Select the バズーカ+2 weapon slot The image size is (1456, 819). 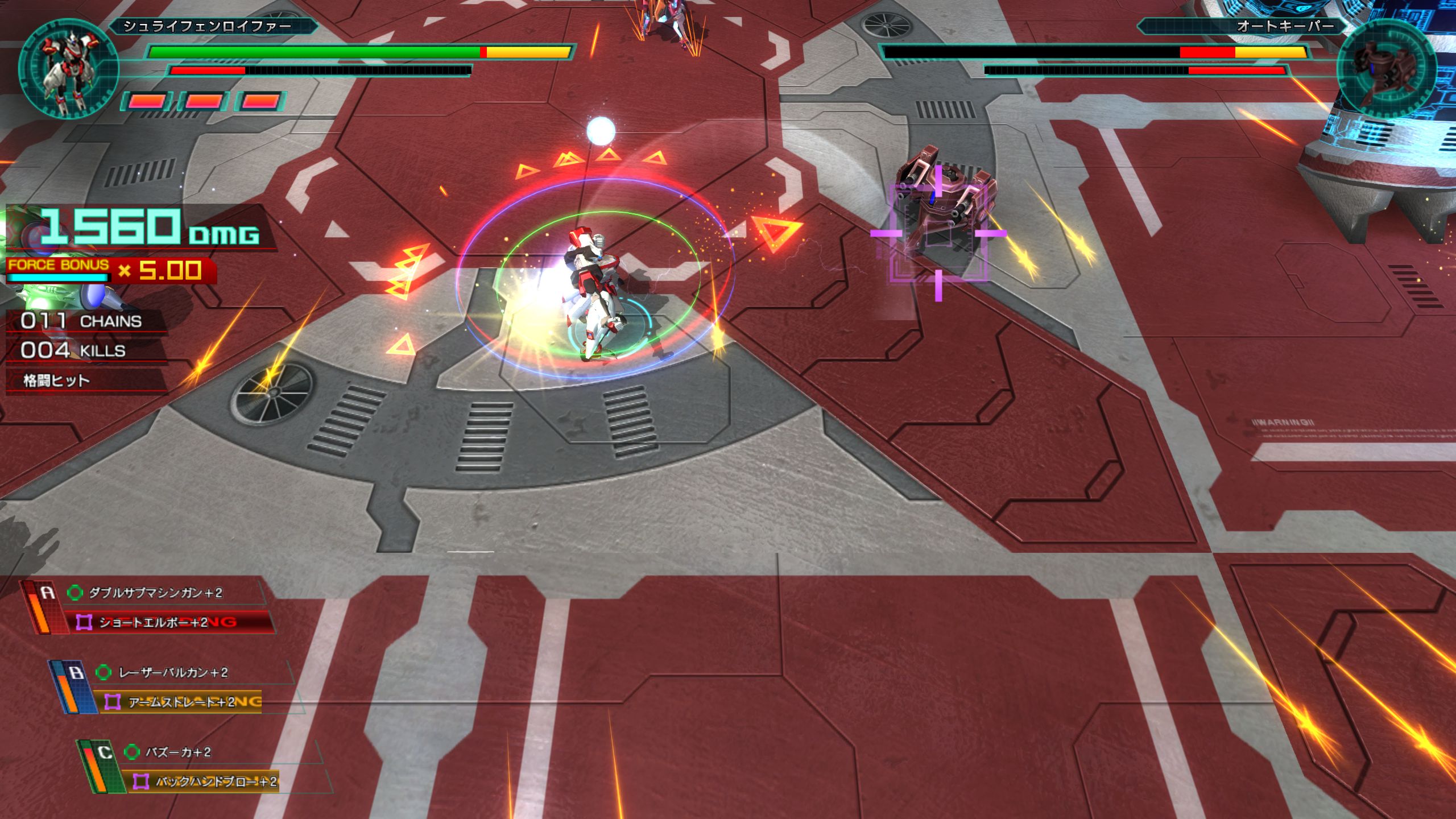click(178, 752)
